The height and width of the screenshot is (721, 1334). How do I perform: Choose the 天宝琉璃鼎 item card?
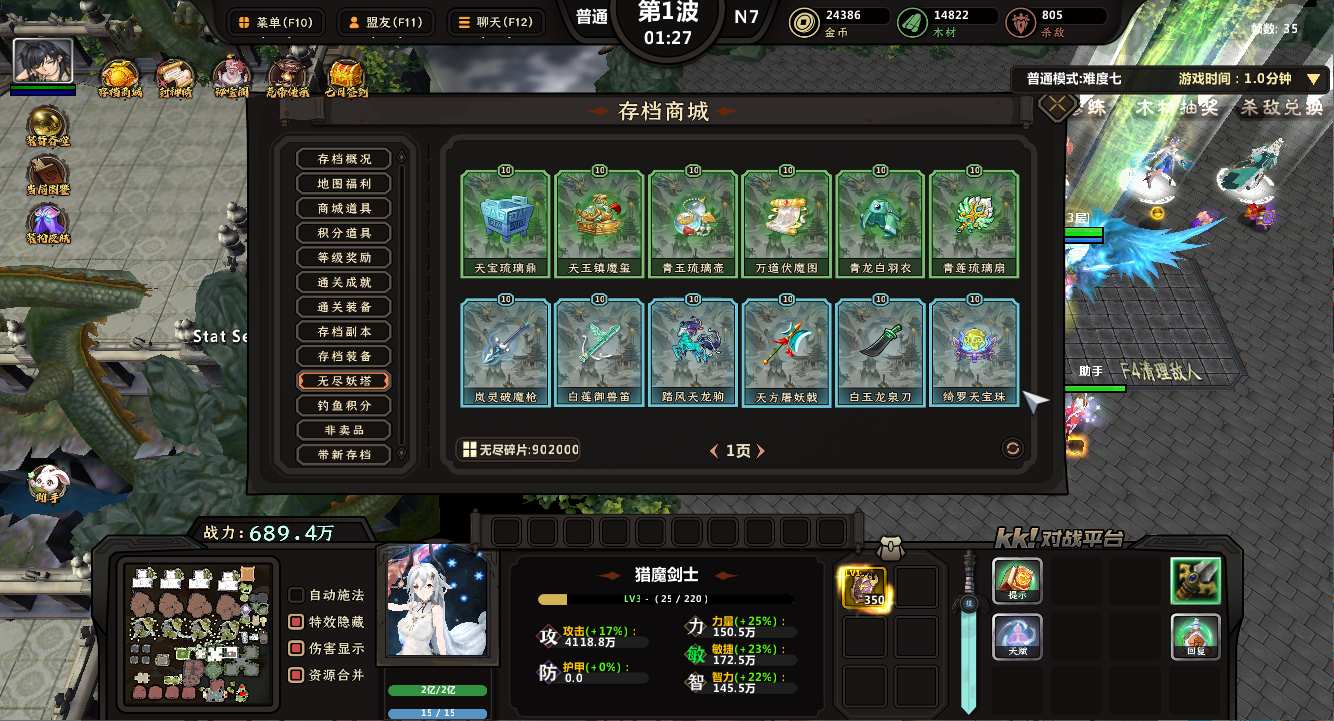pyautogui.click(x=505, y=224)
